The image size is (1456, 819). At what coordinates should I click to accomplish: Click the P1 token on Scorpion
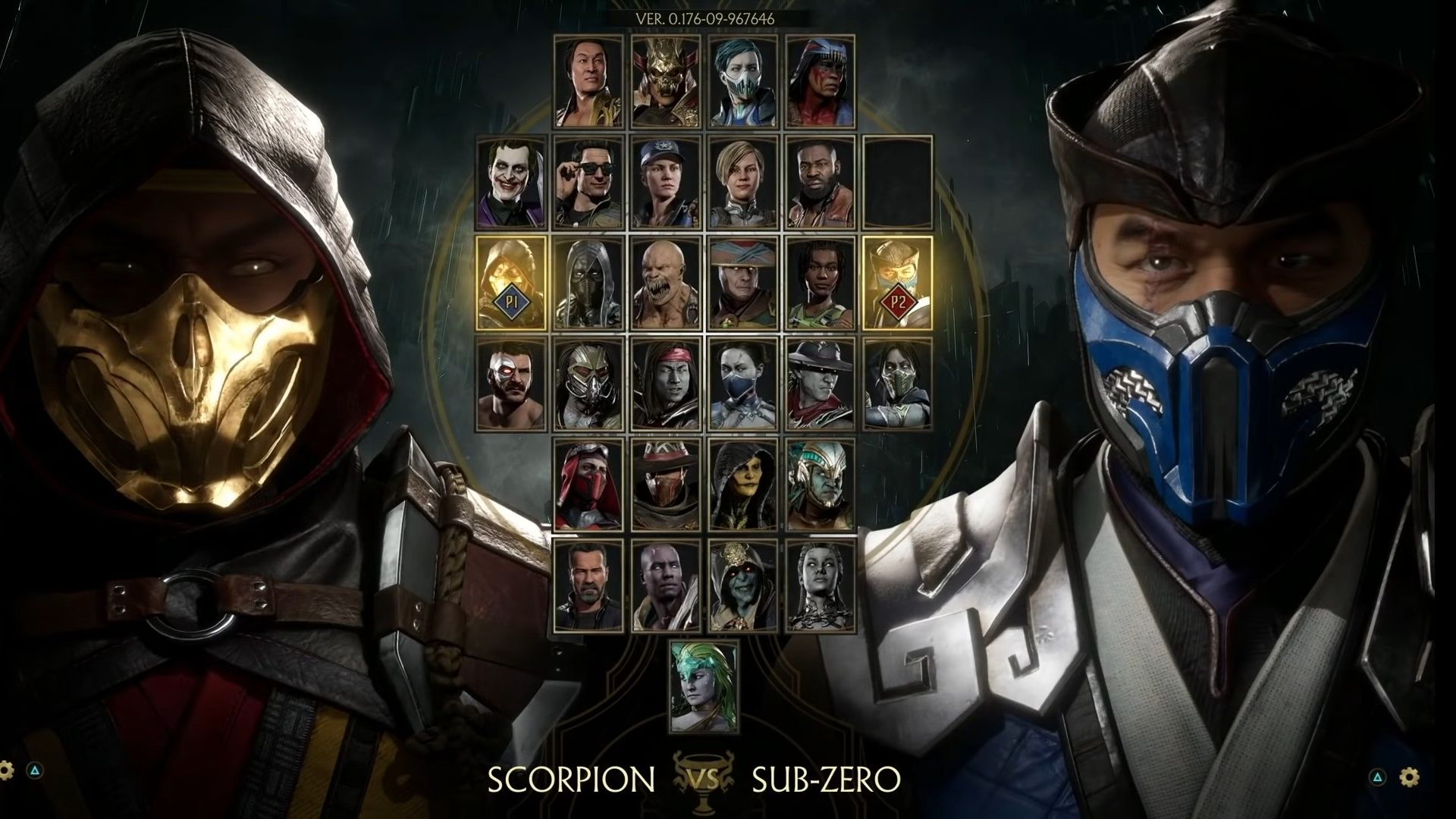(x=510, y=301)
